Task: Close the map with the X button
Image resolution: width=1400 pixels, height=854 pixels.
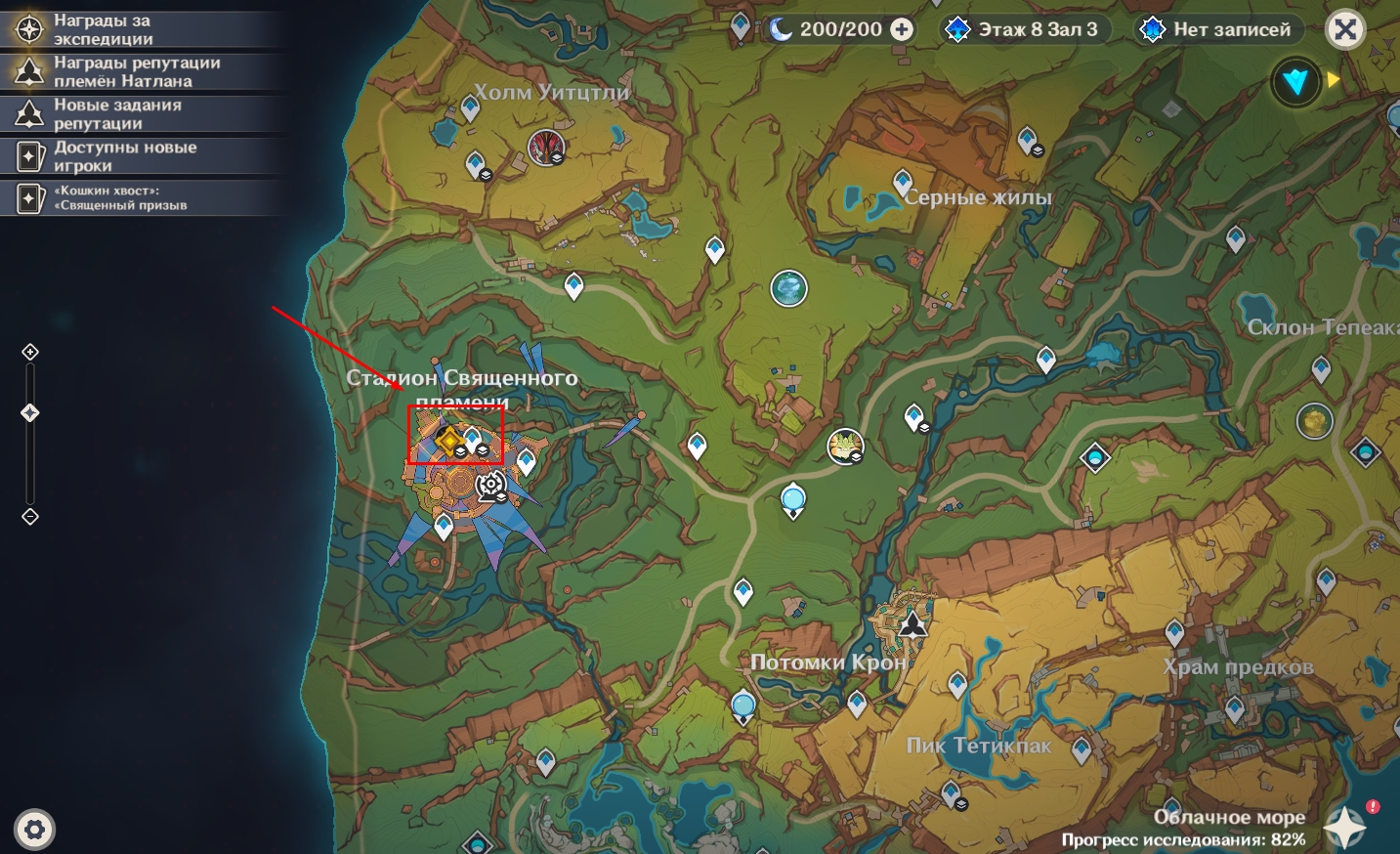Action: click(x=1345, y=30)
